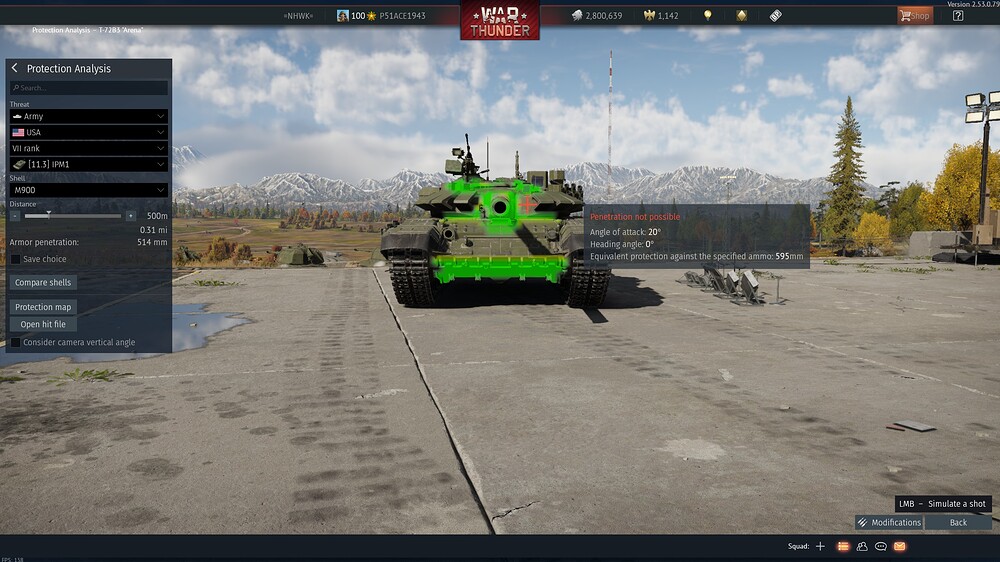Open the mail envelope icon

(899, 546)
